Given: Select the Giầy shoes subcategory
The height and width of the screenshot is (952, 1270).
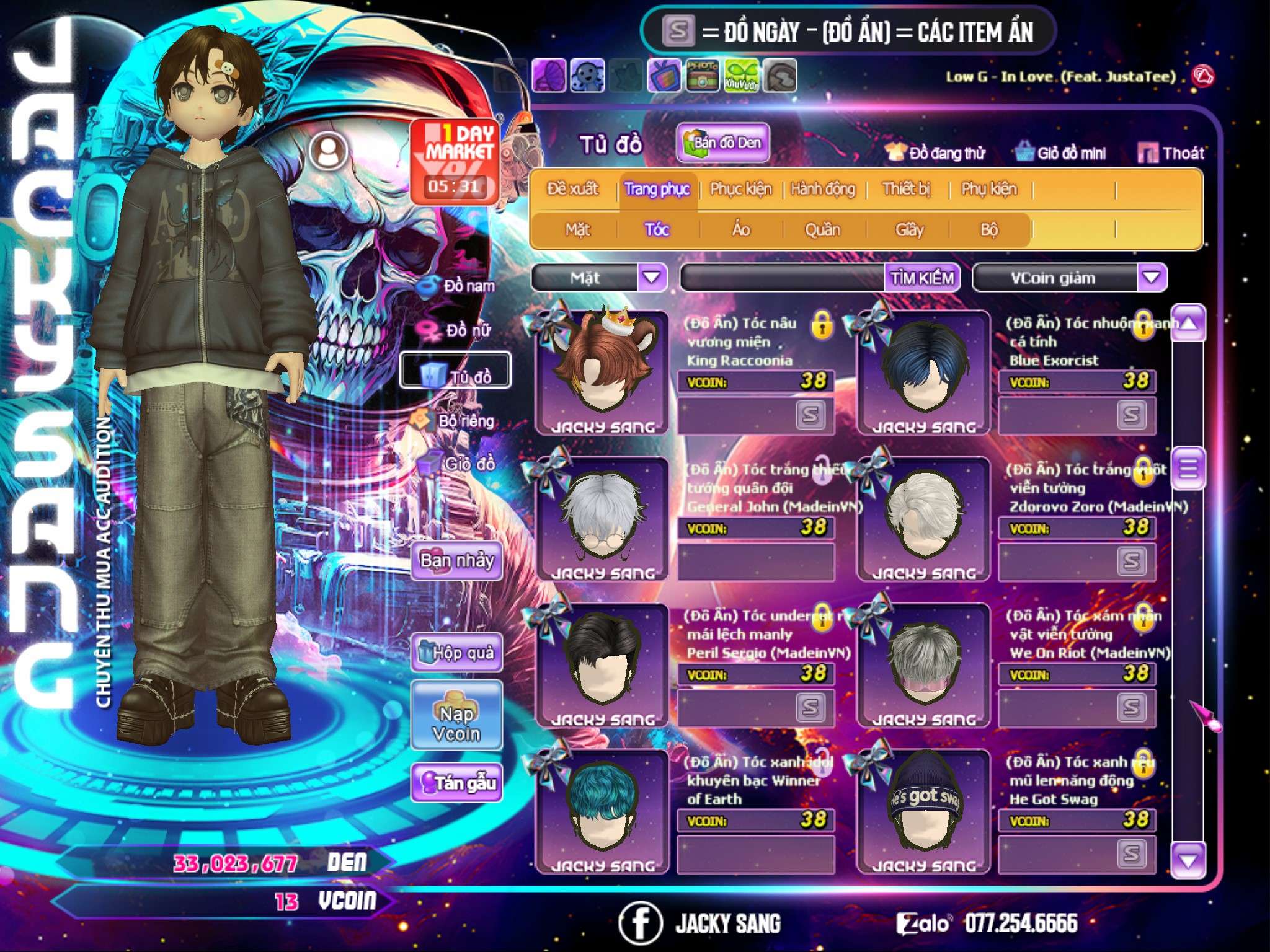Looking at the screenshot, I should tap(909, 230).
